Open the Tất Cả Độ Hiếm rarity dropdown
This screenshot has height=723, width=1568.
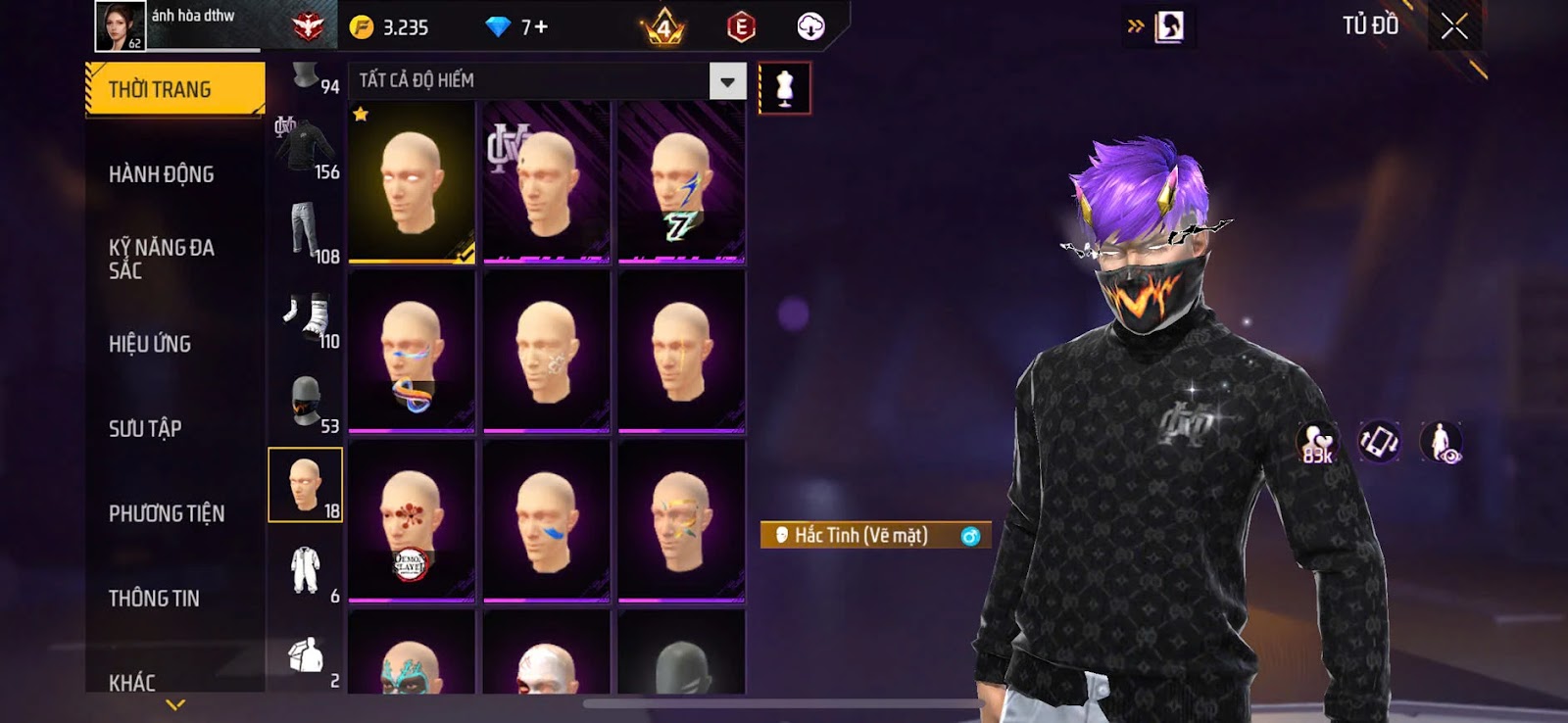tap(727, 81)
